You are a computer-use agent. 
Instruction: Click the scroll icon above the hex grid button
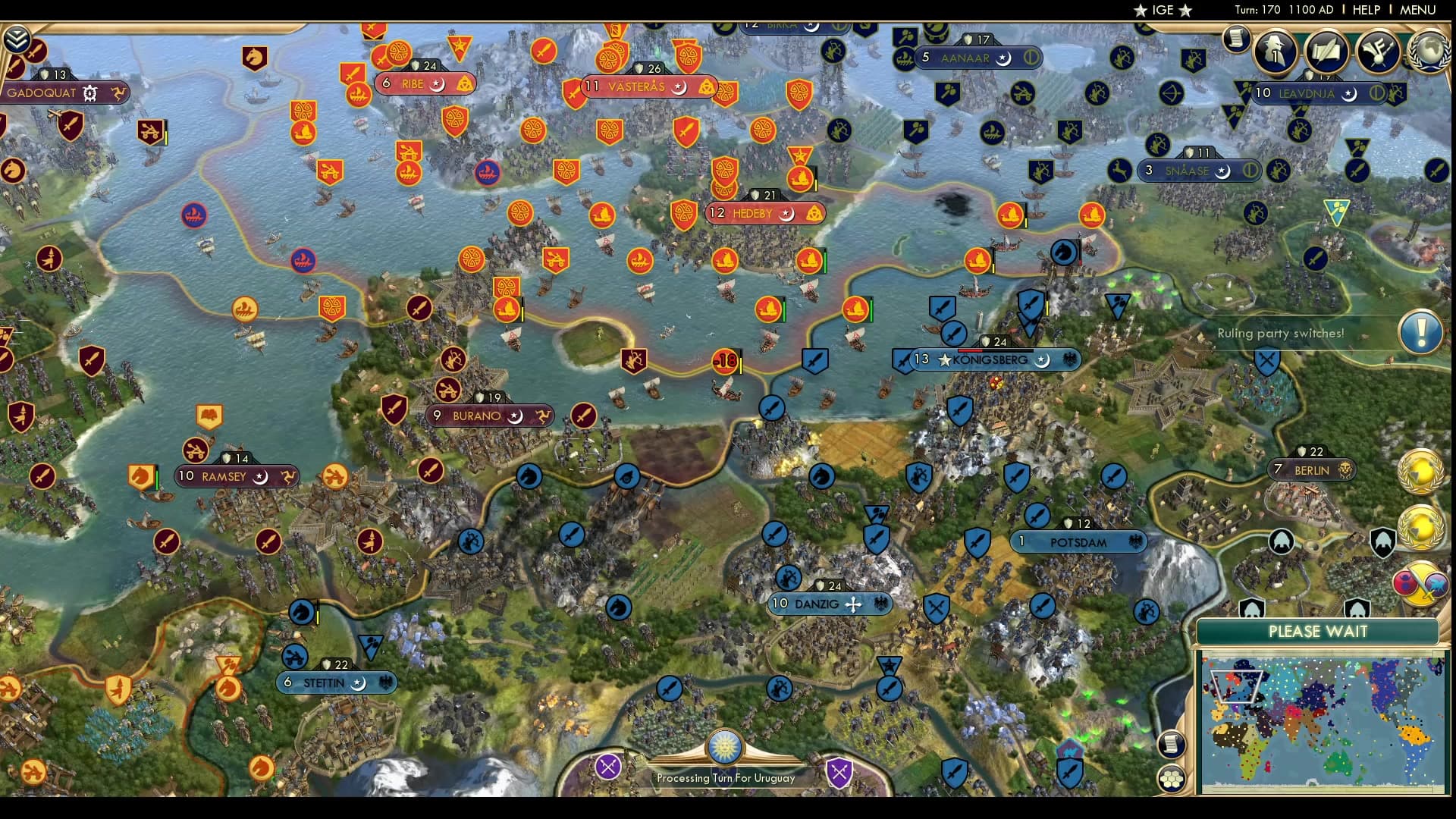[x=1171, y=744]
